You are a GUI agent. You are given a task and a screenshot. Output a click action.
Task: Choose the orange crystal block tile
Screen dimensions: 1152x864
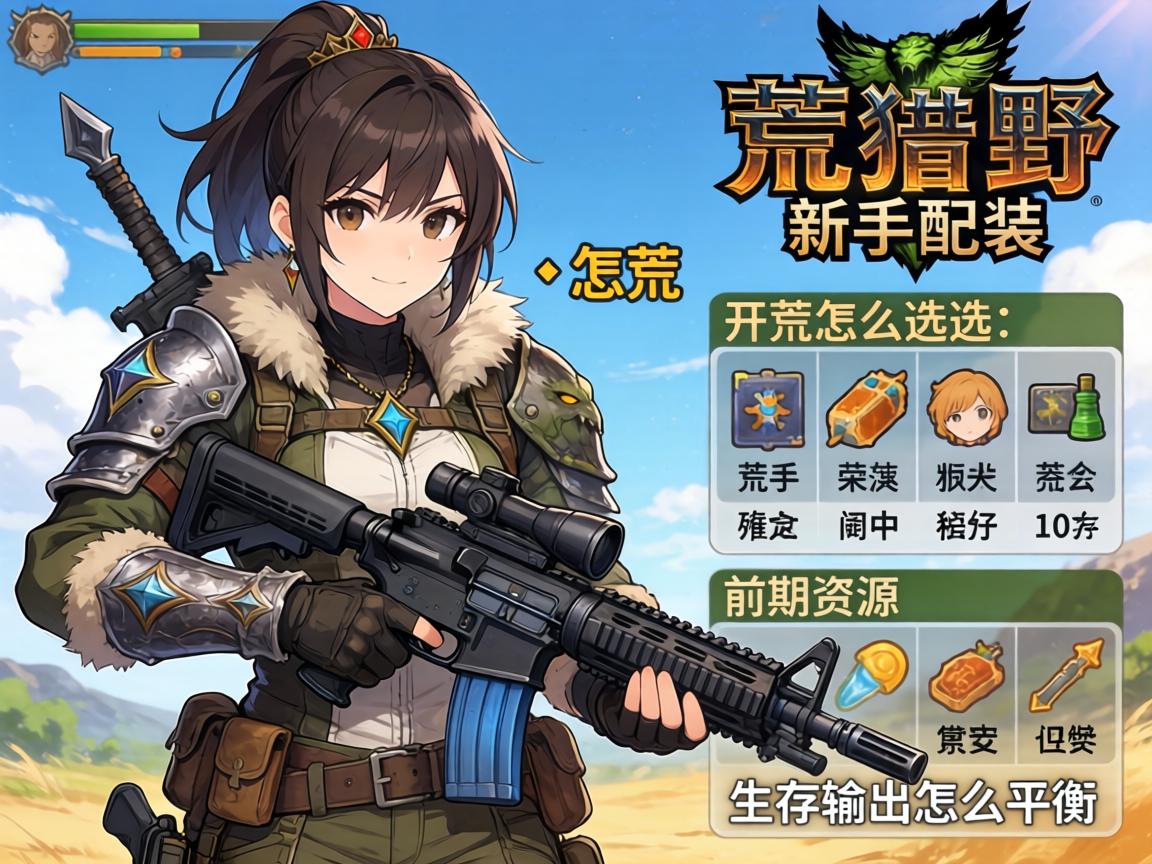point(866,408)
